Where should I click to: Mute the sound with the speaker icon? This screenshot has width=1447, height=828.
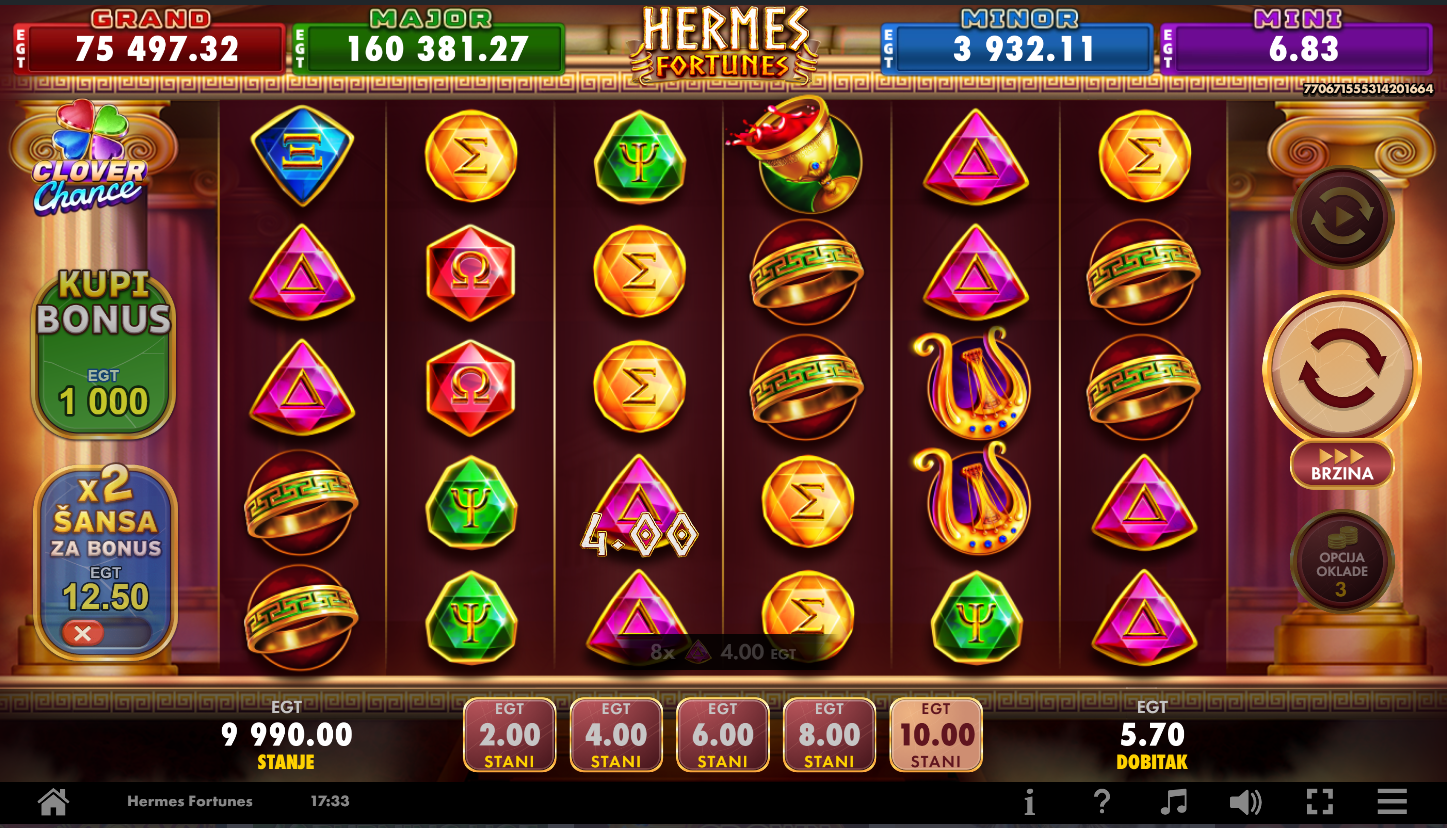1245,801
